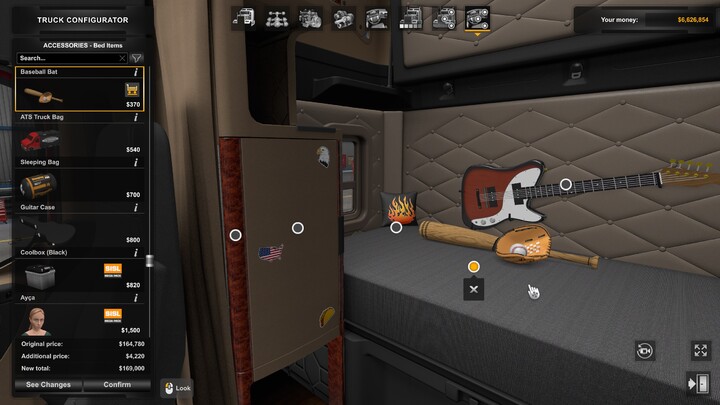Select the orange highlighted accessory slot marker
This screenshot has height=405, width=720.
click(474, 267)
